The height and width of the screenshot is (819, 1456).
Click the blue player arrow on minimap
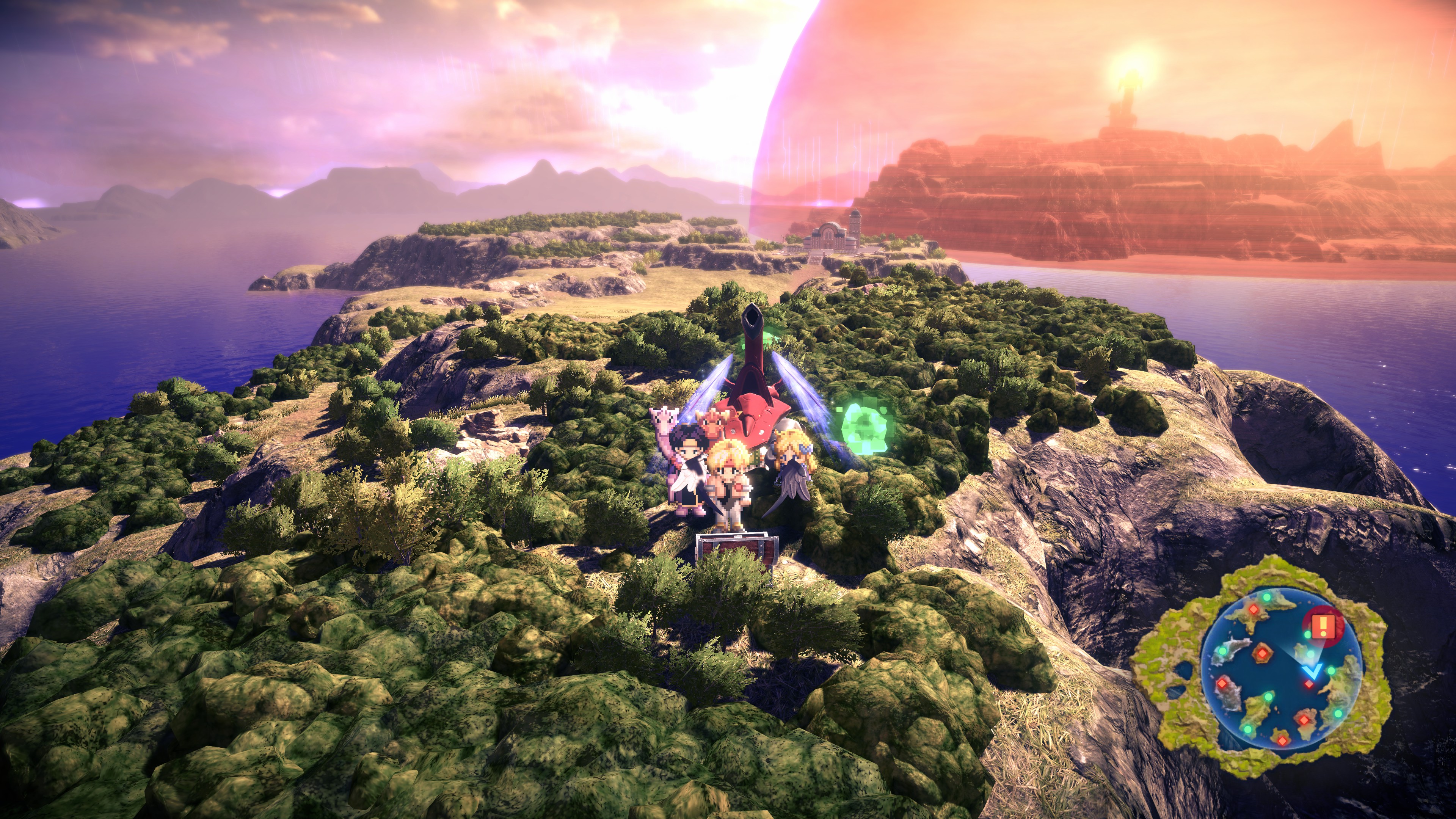(x=1312, y=671)
